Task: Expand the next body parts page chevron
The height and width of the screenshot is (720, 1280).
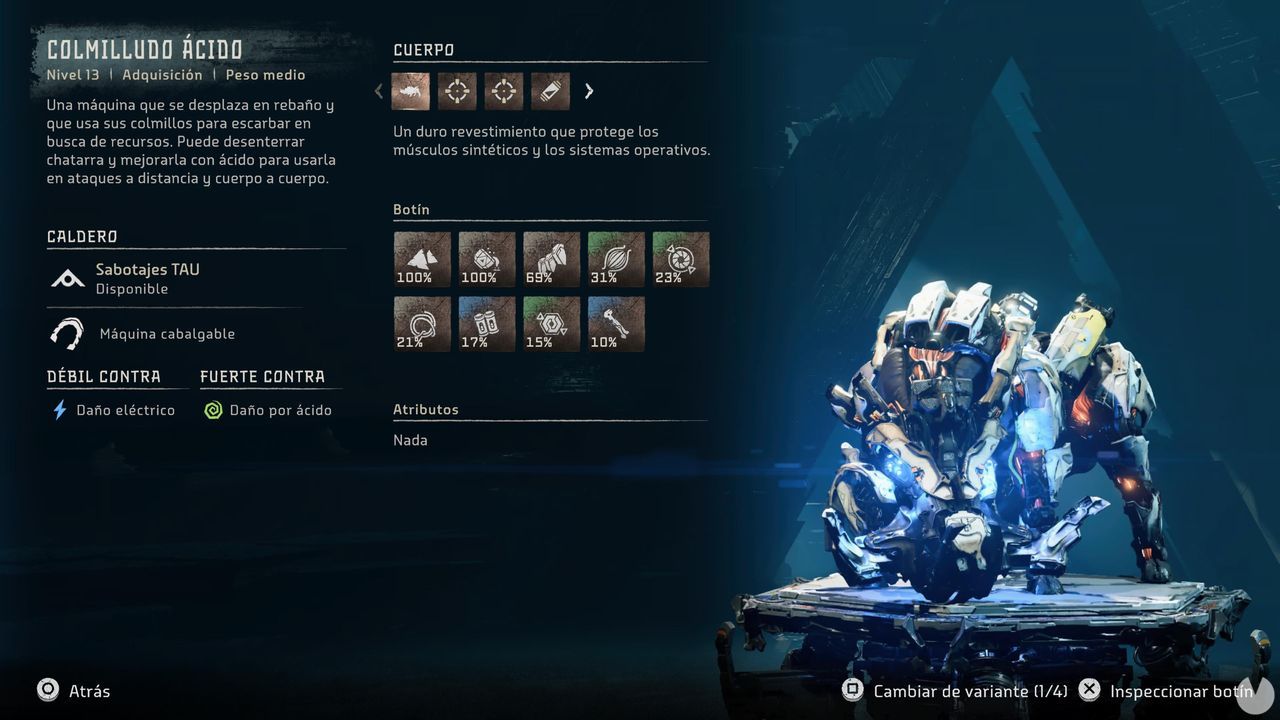Action: pyautogui.click(x=589, y=91)
